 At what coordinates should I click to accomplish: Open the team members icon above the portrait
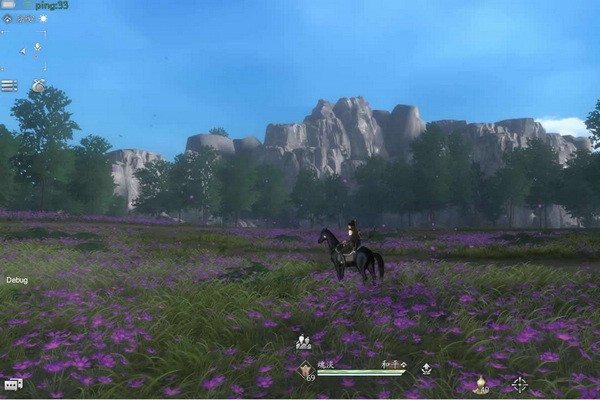(x=303, y=343)
